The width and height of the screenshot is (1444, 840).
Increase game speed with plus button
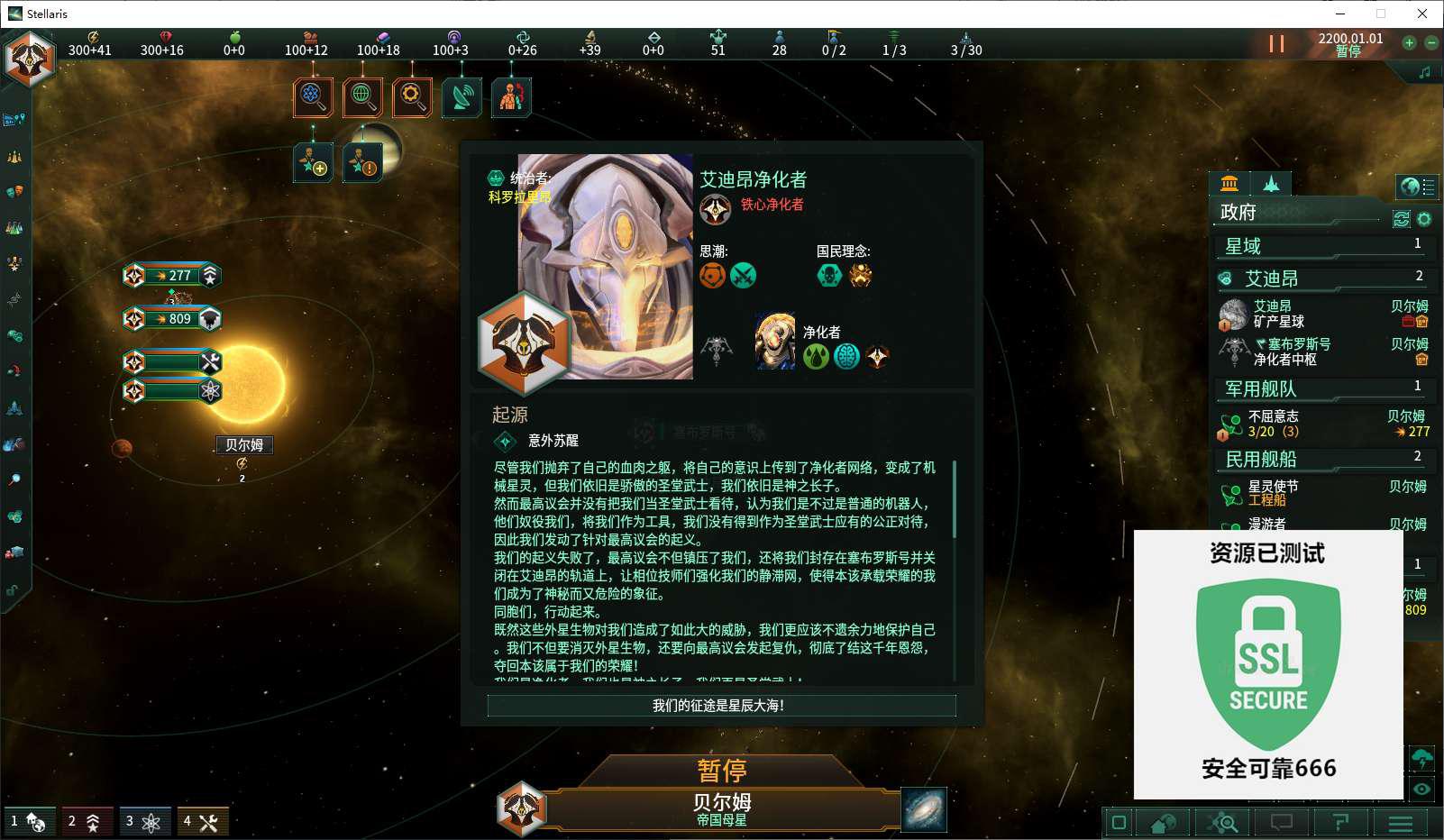pos(1409,42)
